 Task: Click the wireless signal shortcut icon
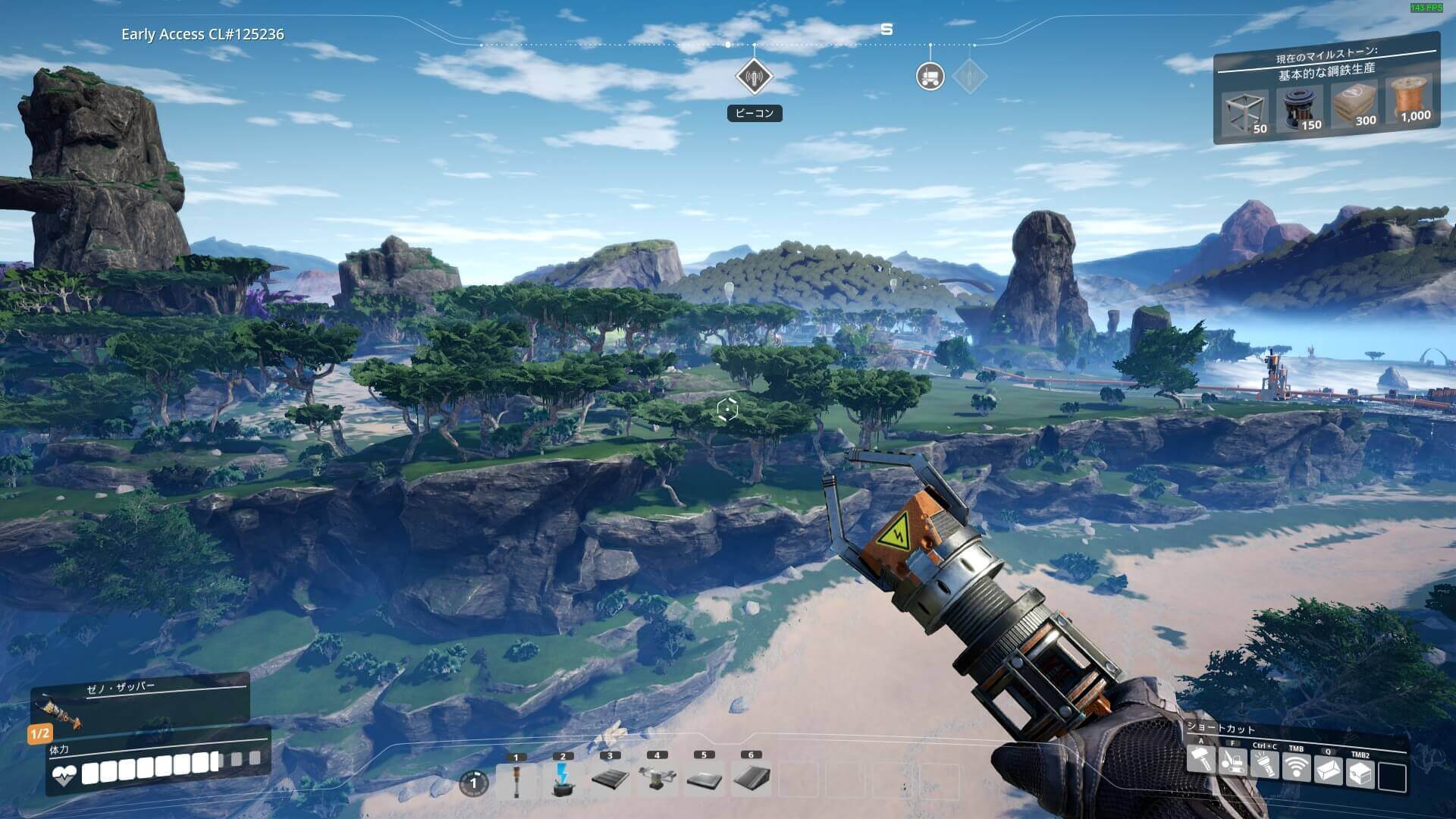coord(1297,768)
